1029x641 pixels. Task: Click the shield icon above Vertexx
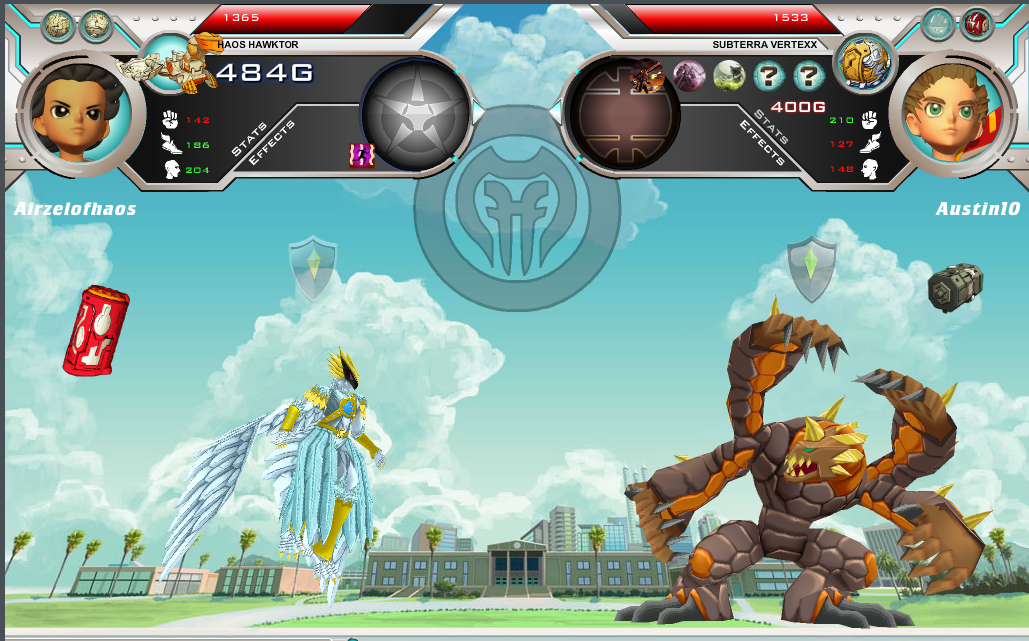pos(811,267)
